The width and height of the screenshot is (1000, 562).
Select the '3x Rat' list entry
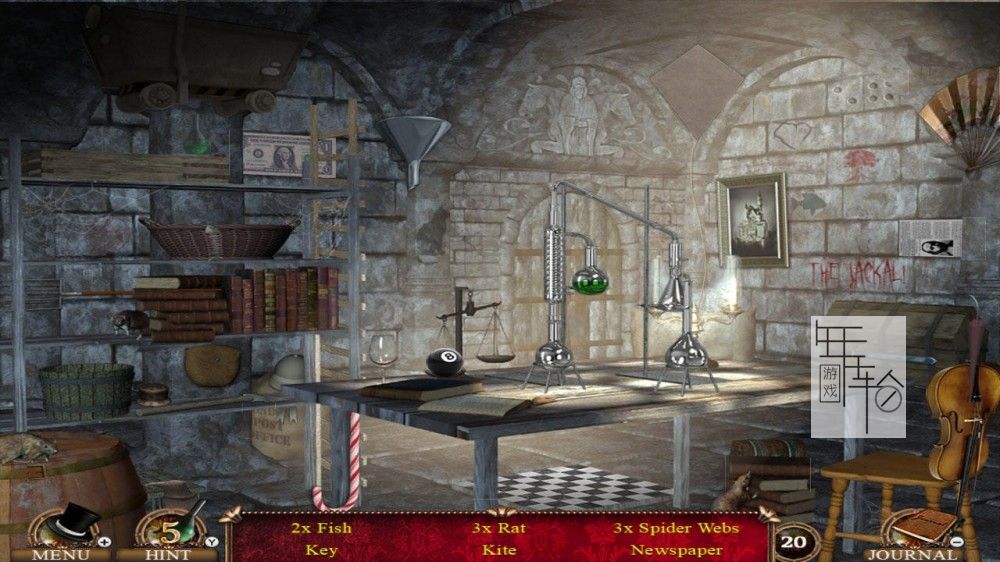499,528
